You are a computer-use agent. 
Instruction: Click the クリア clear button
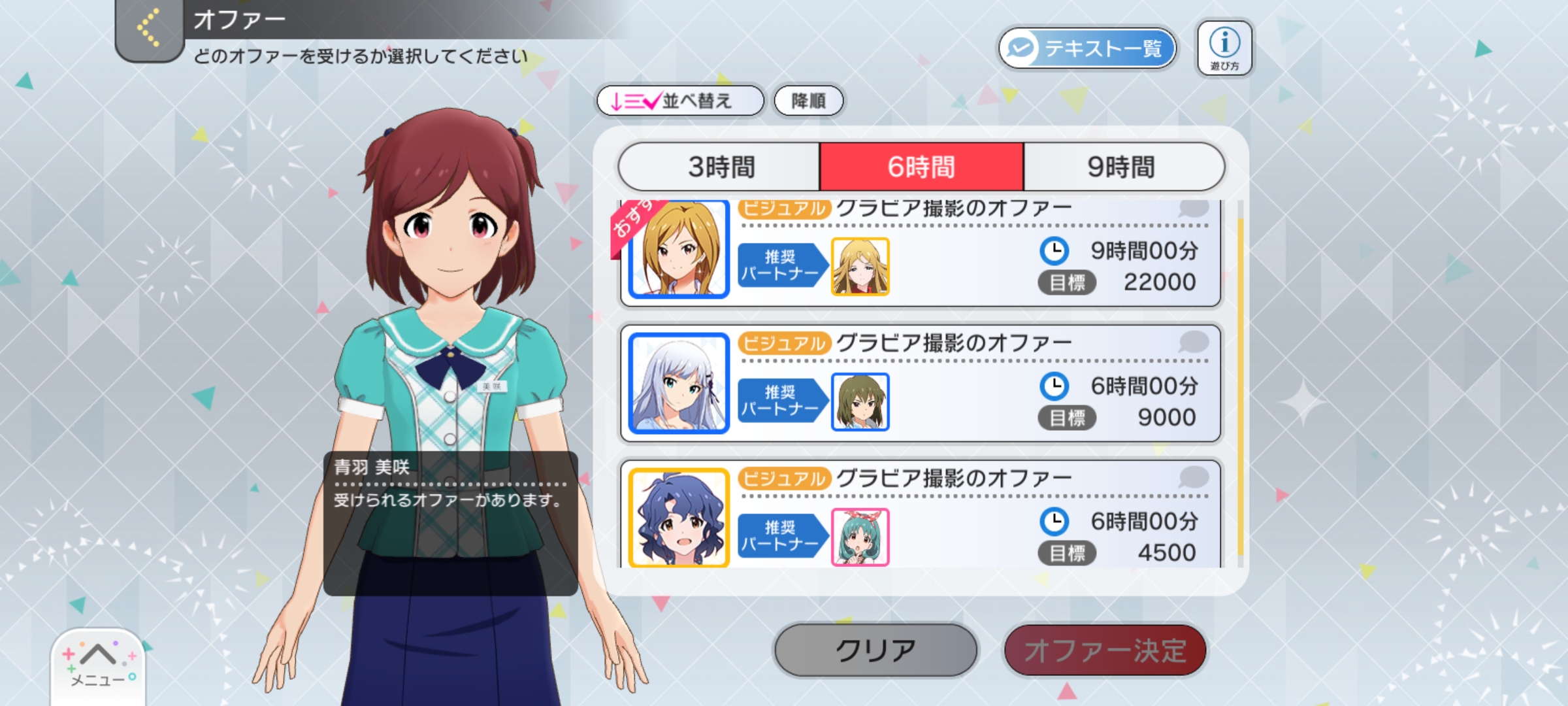[875, 650]
